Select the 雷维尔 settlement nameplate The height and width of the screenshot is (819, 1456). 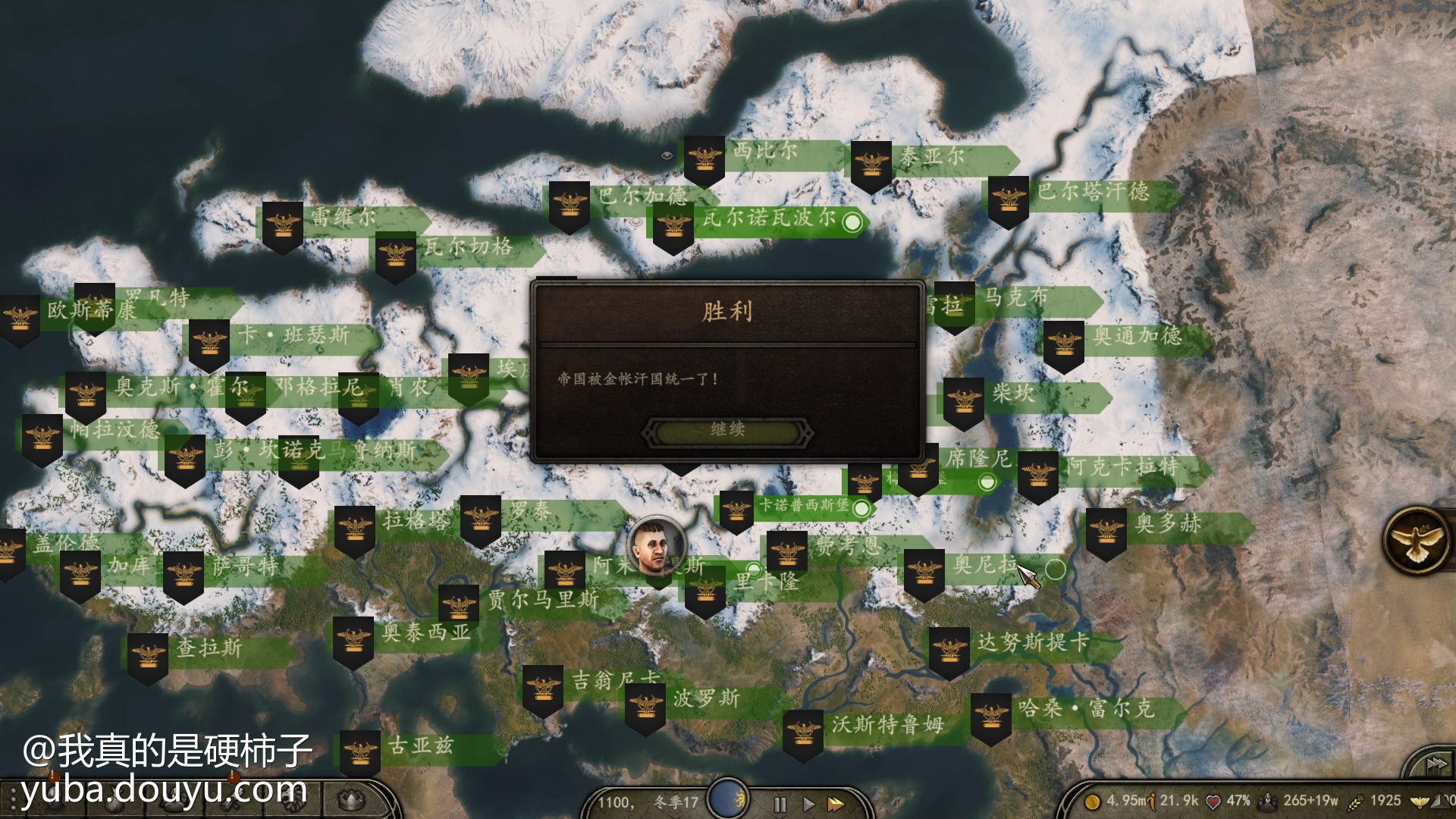(343, 218)
